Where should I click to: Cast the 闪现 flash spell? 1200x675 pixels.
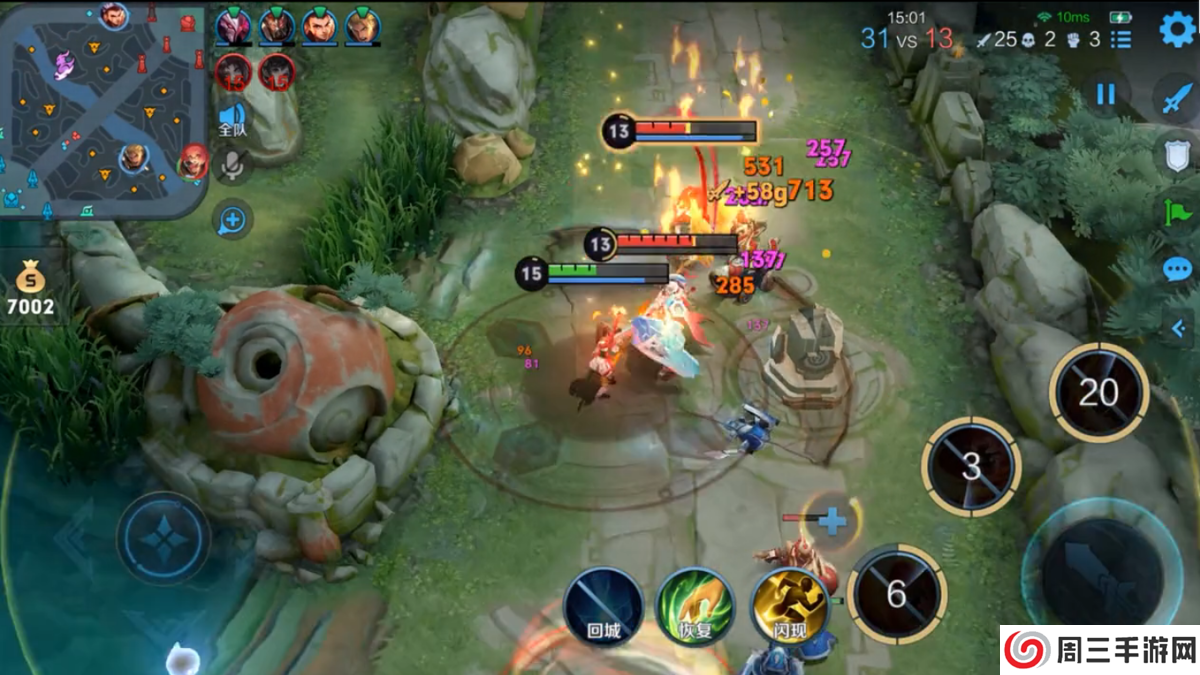[789, 607]
